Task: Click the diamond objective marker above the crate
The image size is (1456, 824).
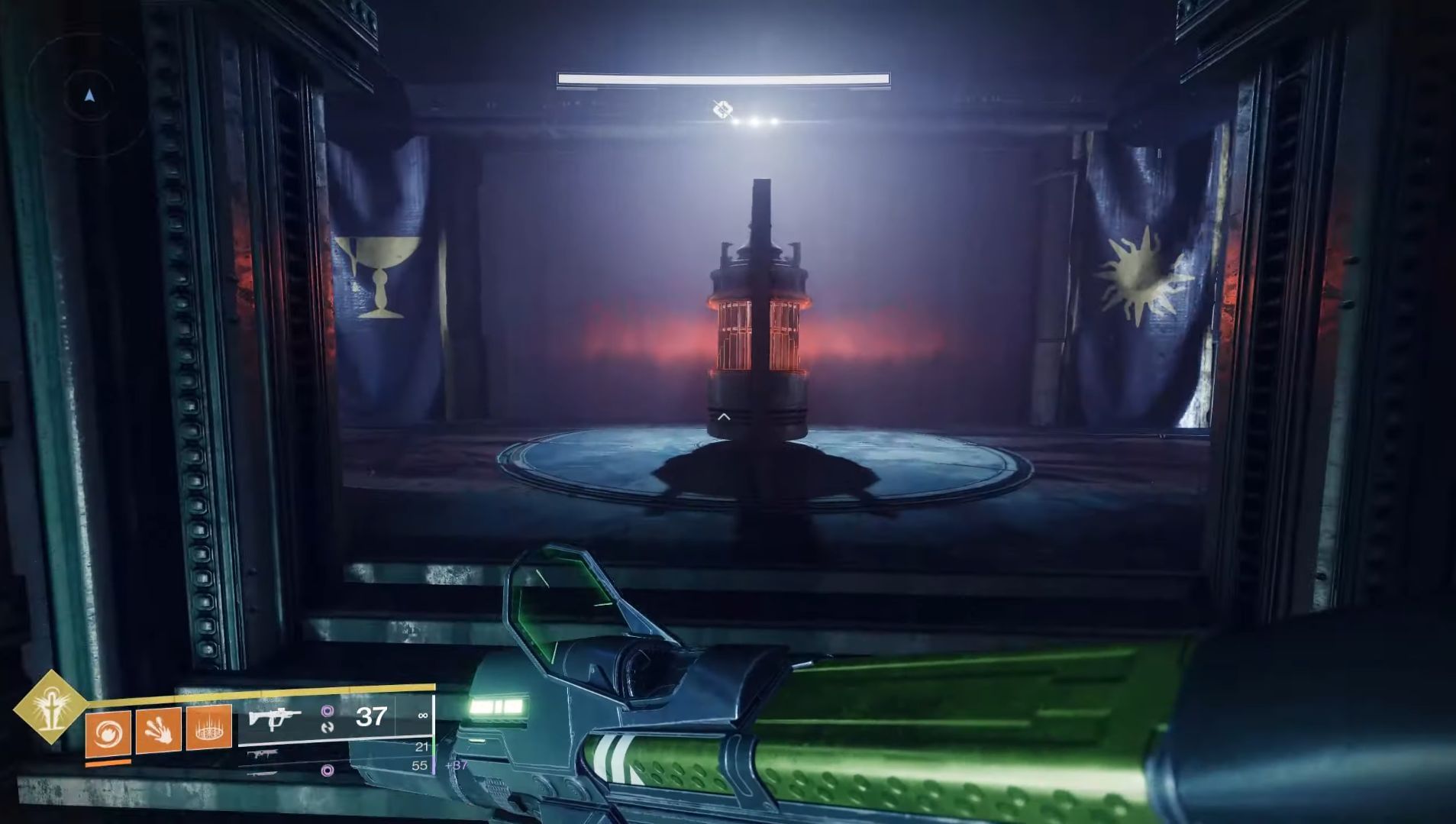Action: [x=723, y=109]
